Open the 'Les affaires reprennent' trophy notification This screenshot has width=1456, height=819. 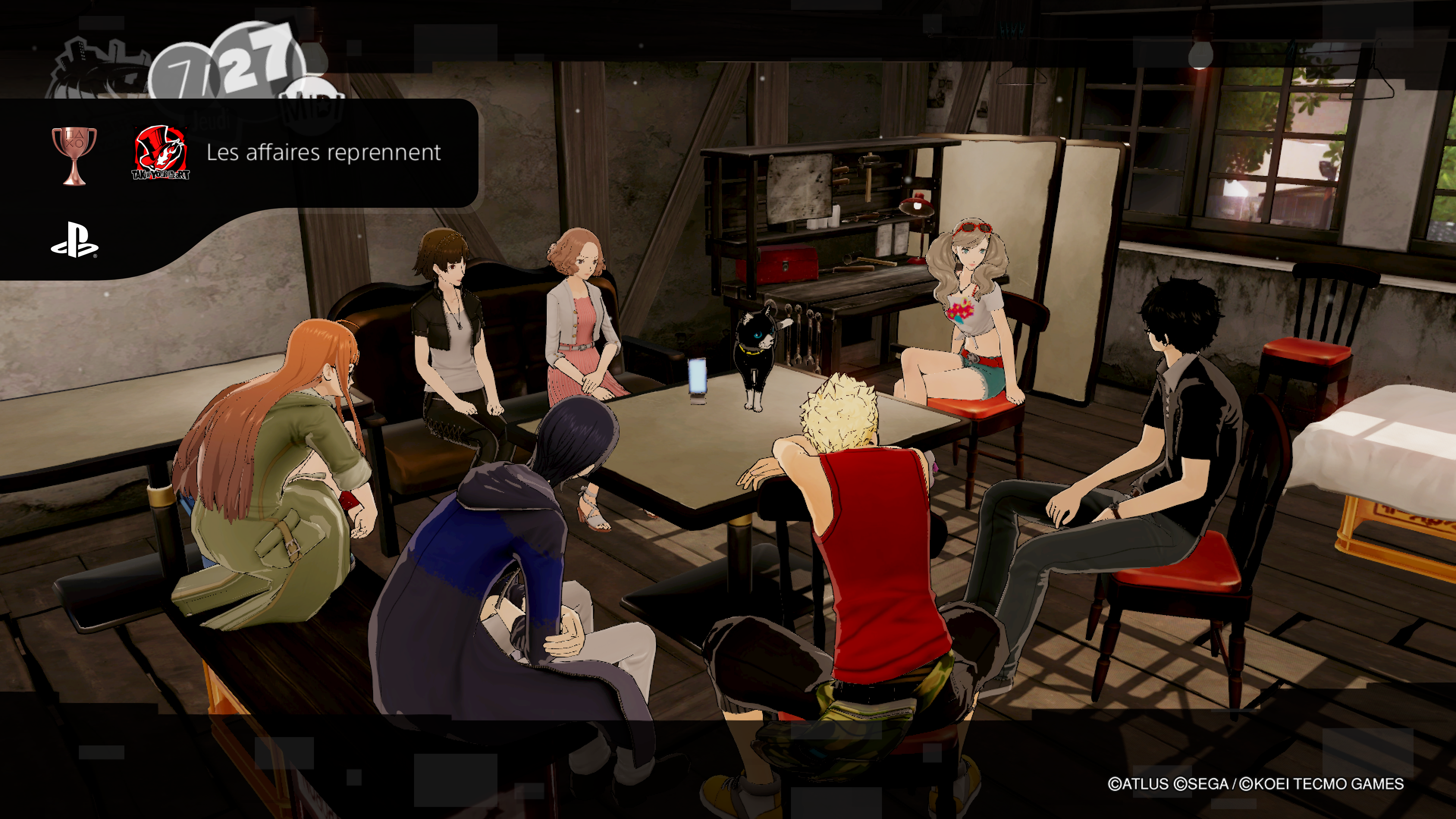click(323, 152)
